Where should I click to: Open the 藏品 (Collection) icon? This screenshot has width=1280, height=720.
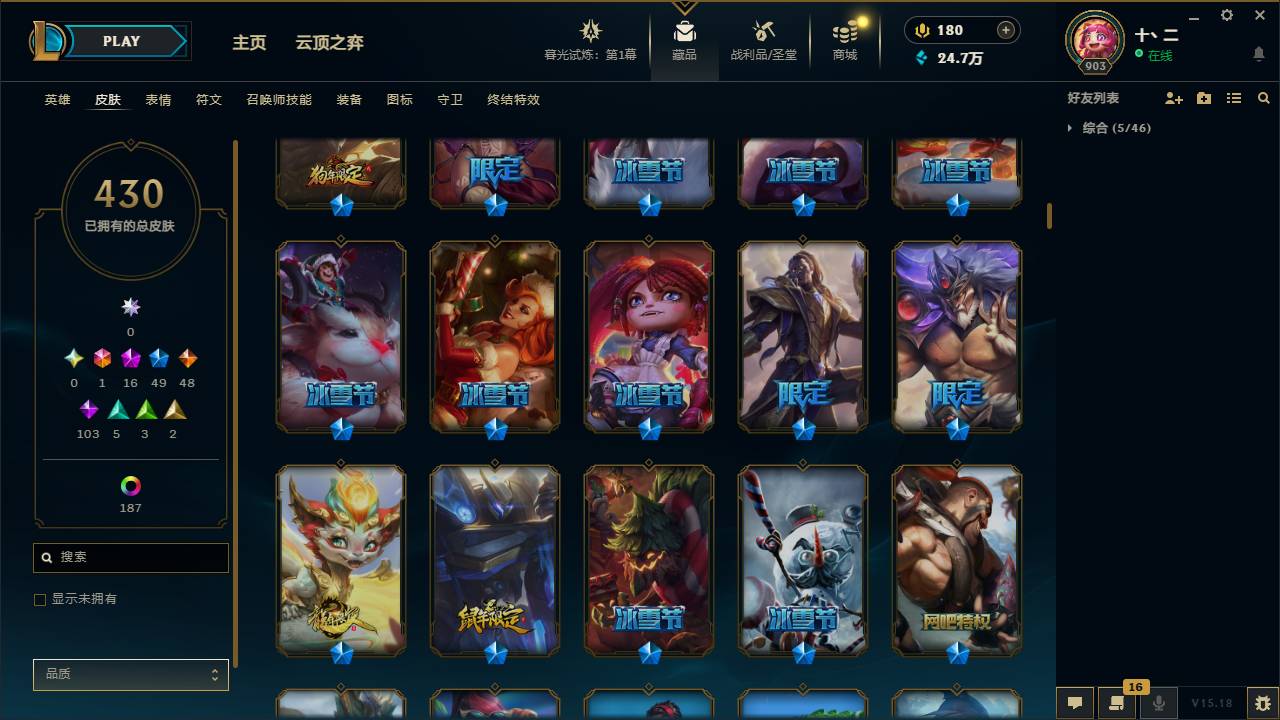[684, 33]
